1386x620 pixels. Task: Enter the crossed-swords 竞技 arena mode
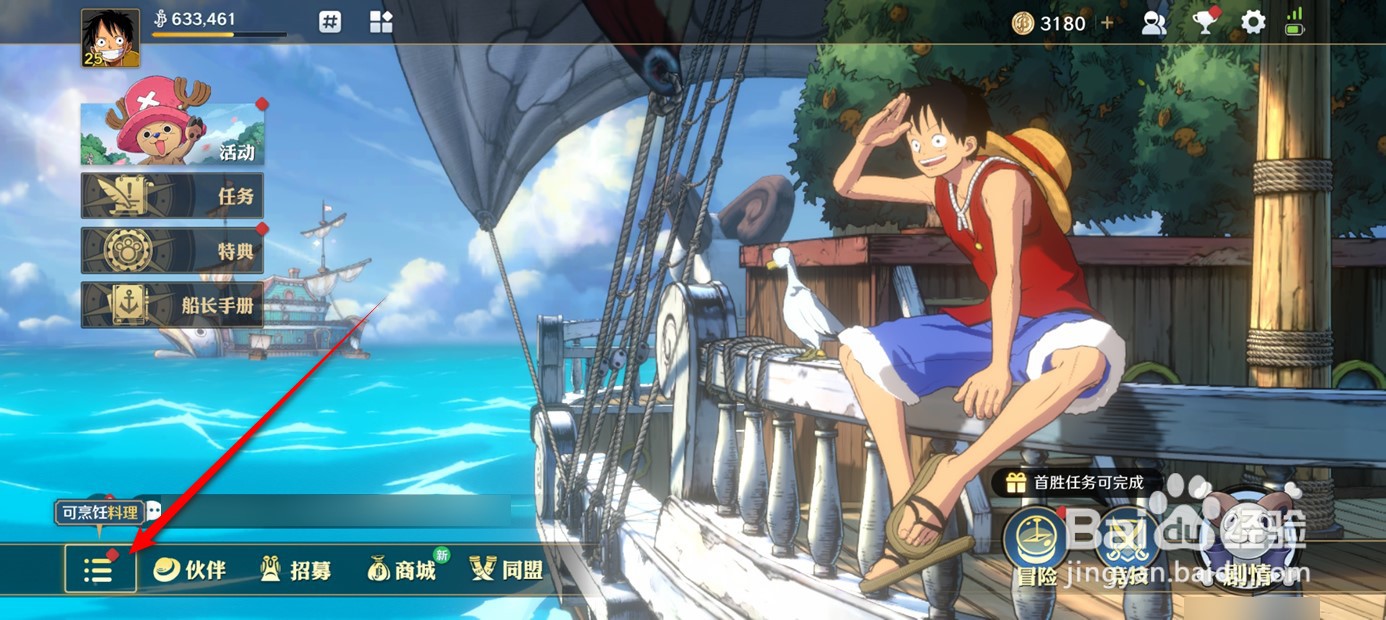tap(1127, 543)
